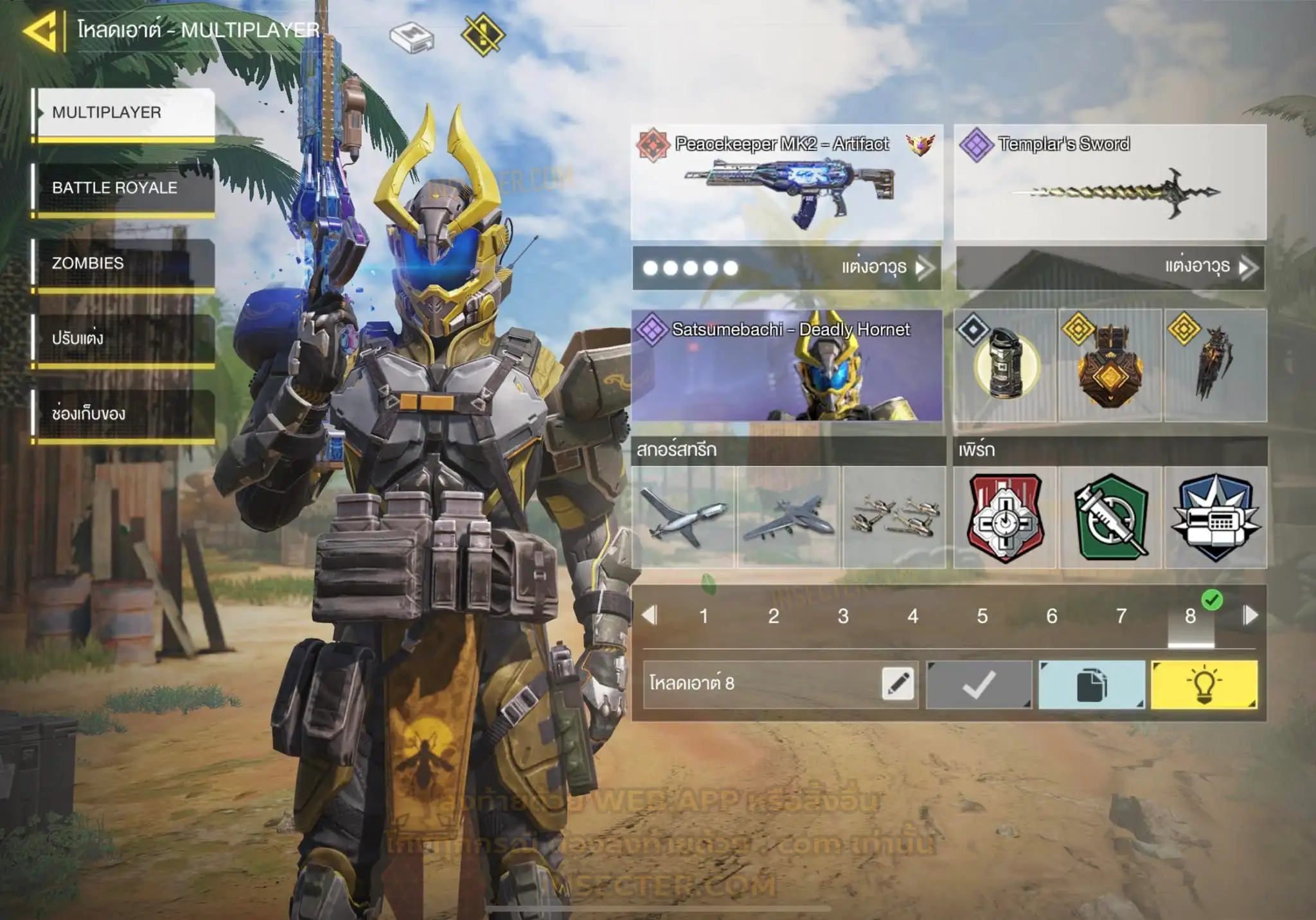
Task: Select the grenade canister equipment slot
Action: click(1005, 365)
